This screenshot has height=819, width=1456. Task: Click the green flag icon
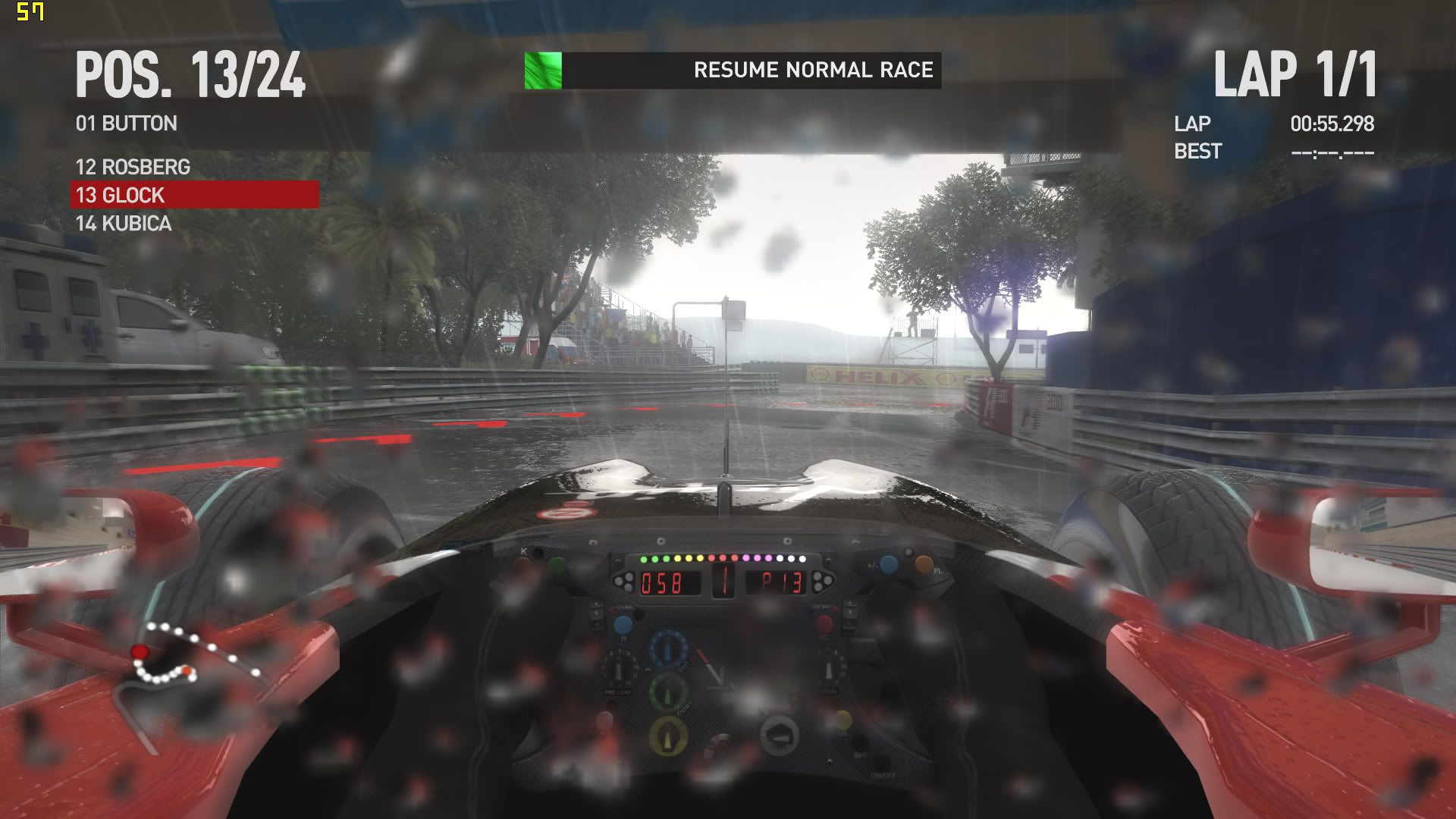coord(543,71)
